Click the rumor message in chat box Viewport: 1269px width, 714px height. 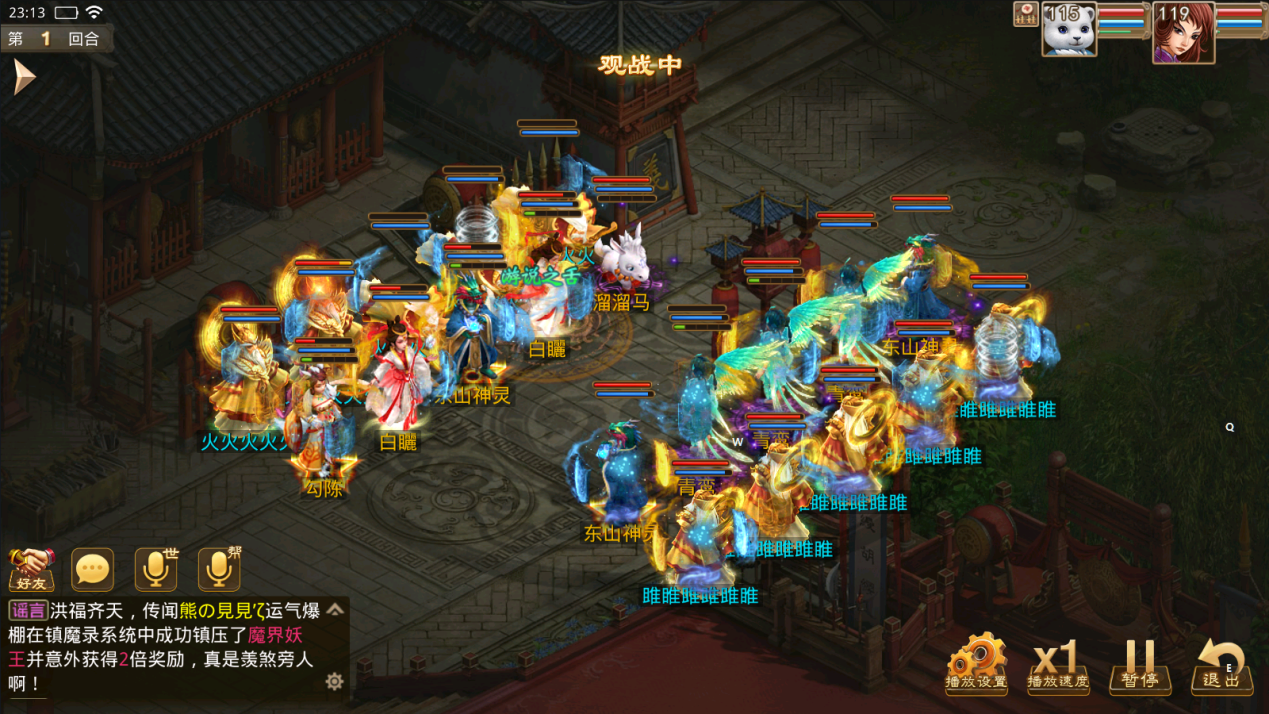pos(165,646)
